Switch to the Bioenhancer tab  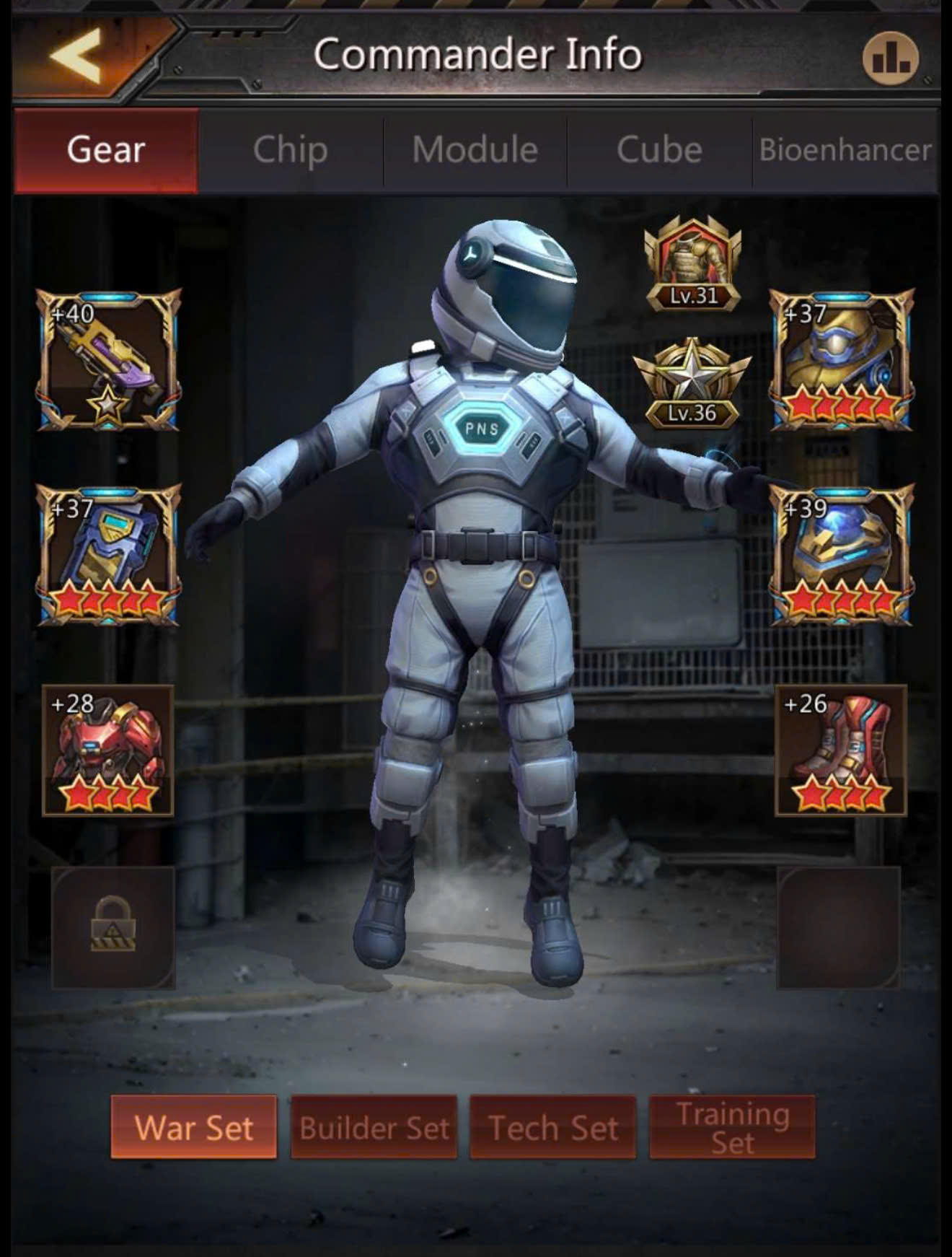tap(845, 150)
